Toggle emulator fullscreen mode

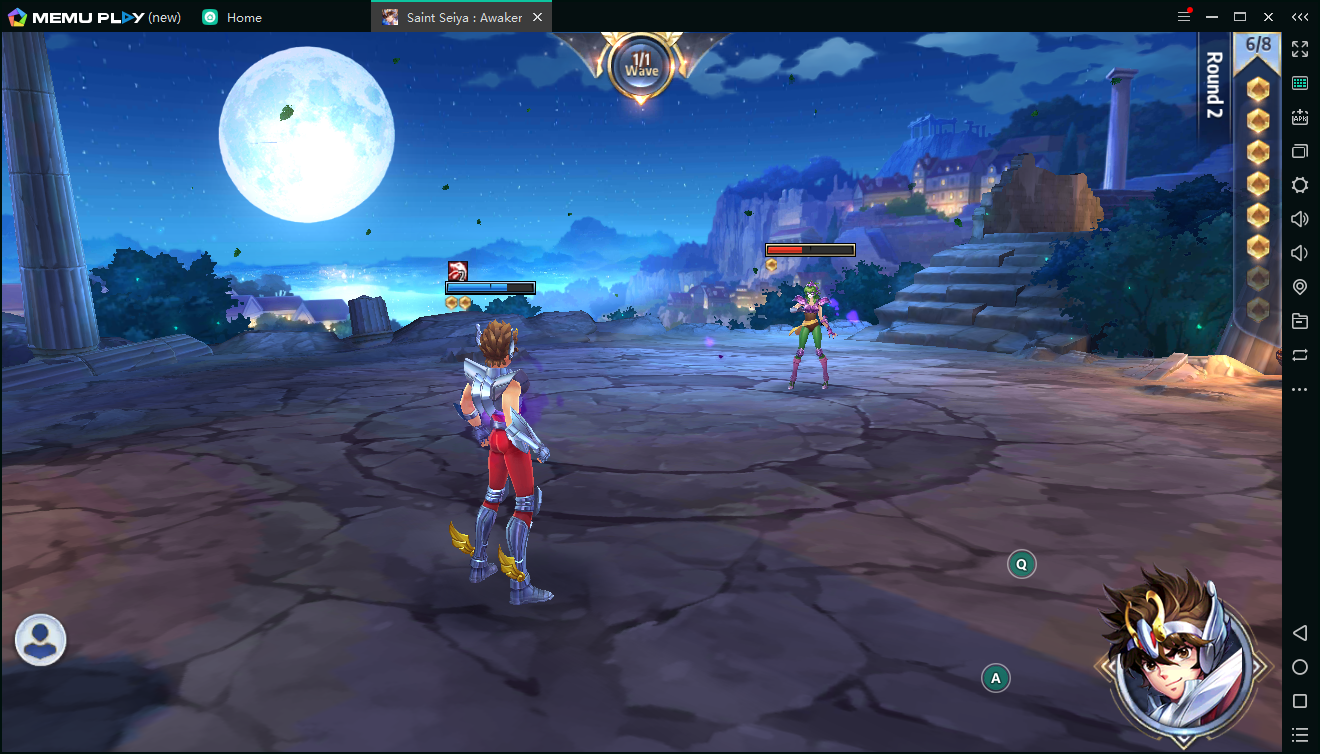pos(1300,49)
